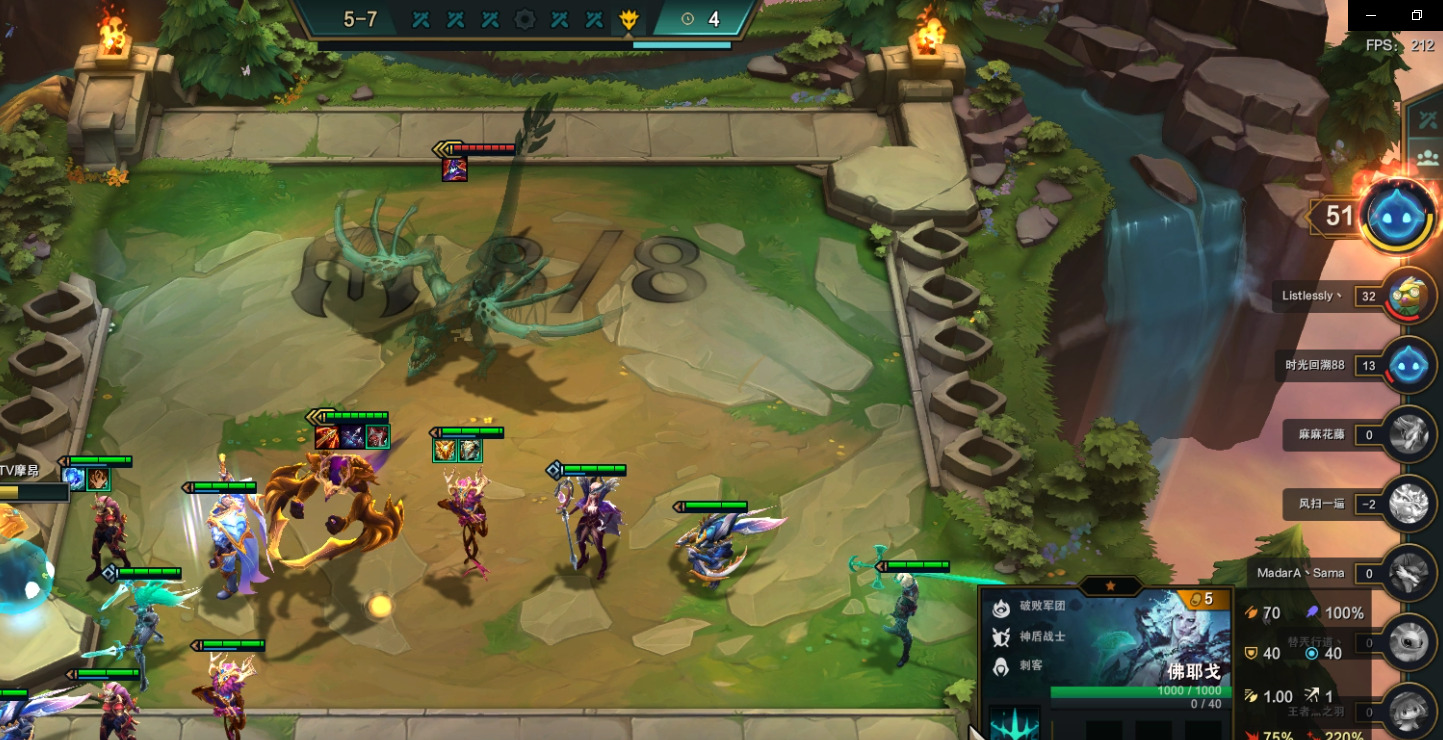
Task: Open 麻麻花藤's player portrait
Action: click(1411, 435)
